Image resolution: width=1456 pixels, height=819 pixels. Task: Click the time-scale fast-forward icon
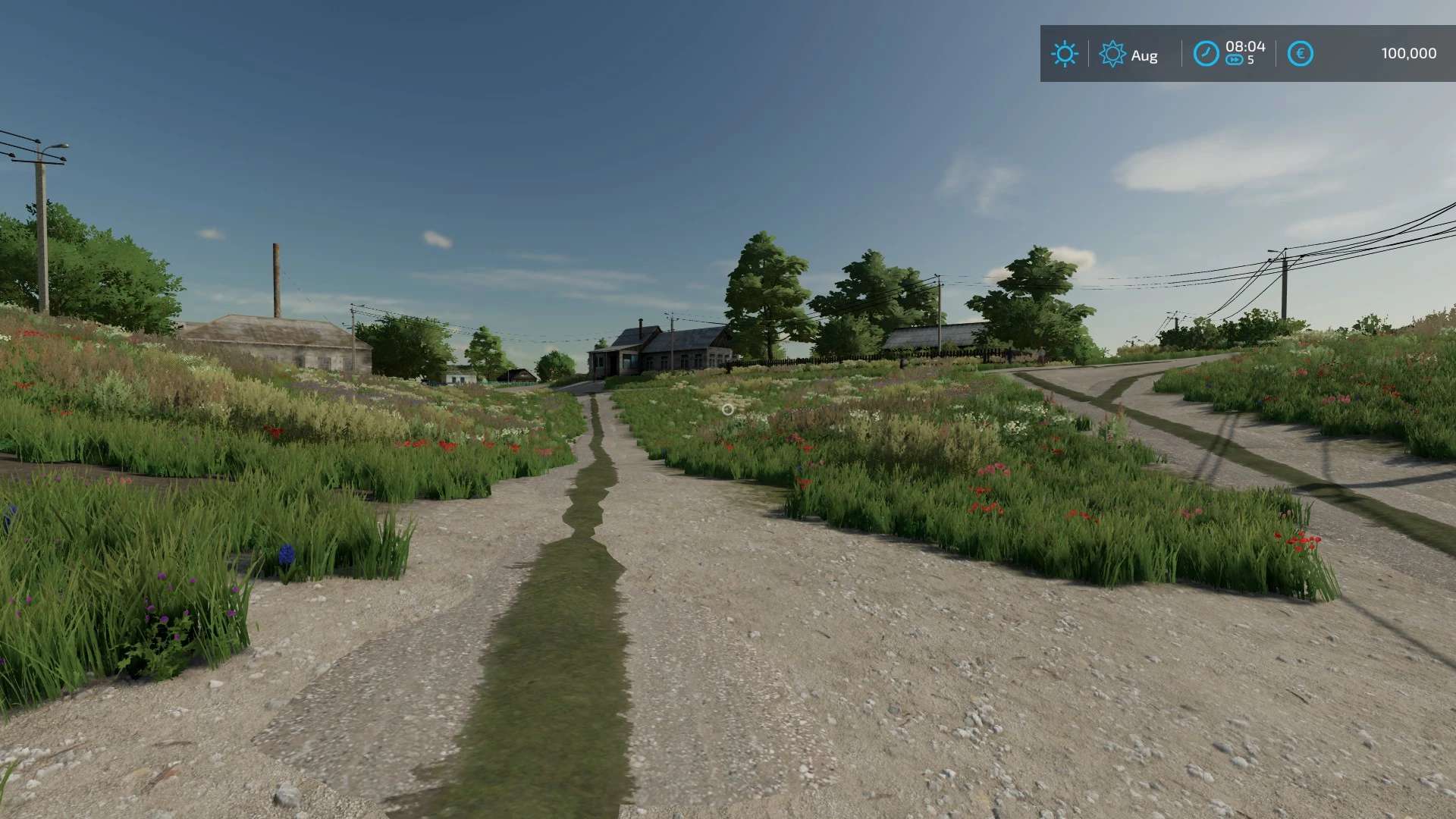tap(1234, 61)
